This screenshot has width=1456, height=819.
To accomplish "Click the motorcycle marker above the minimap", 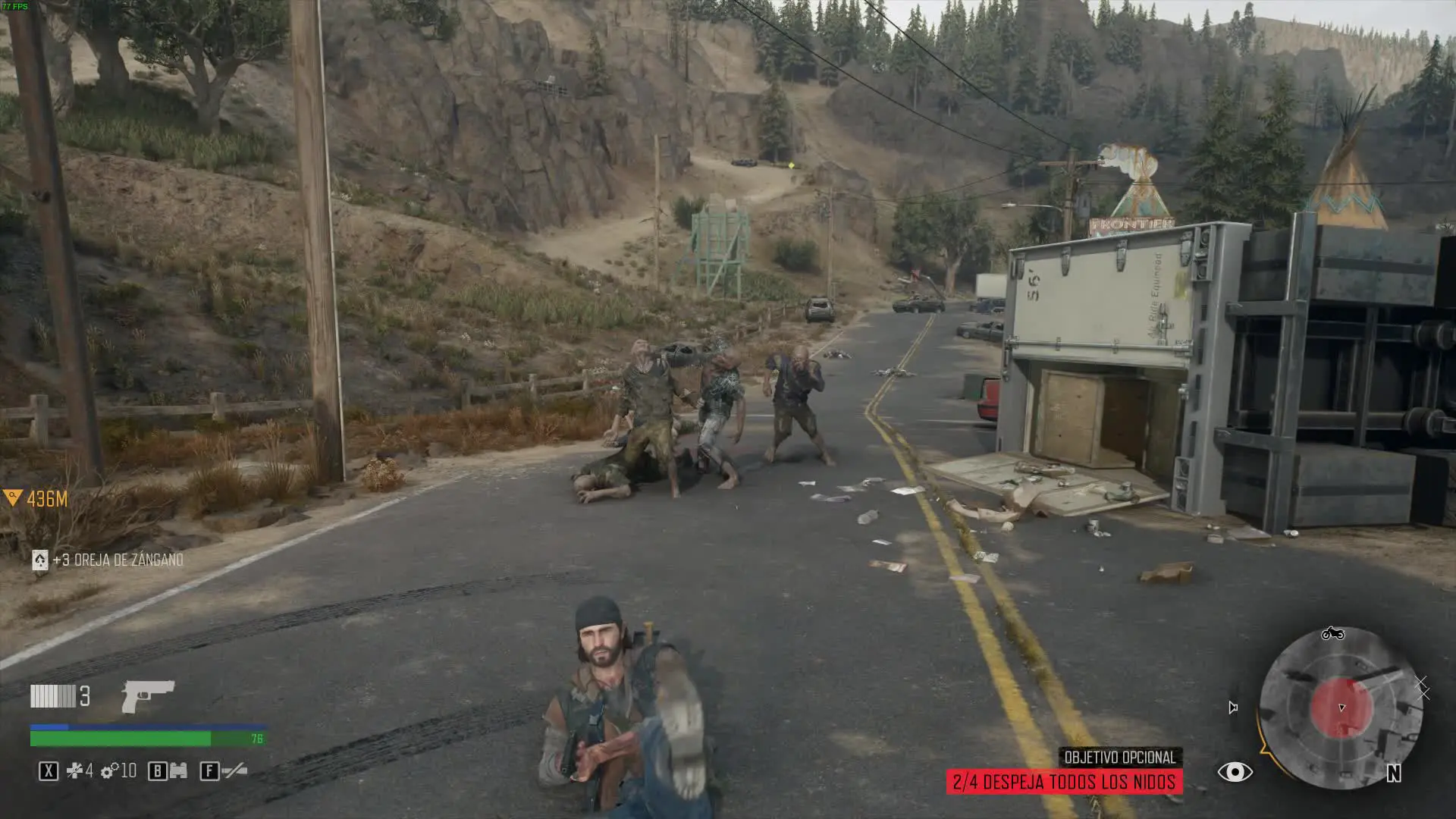I will (x=1332, y=633).
